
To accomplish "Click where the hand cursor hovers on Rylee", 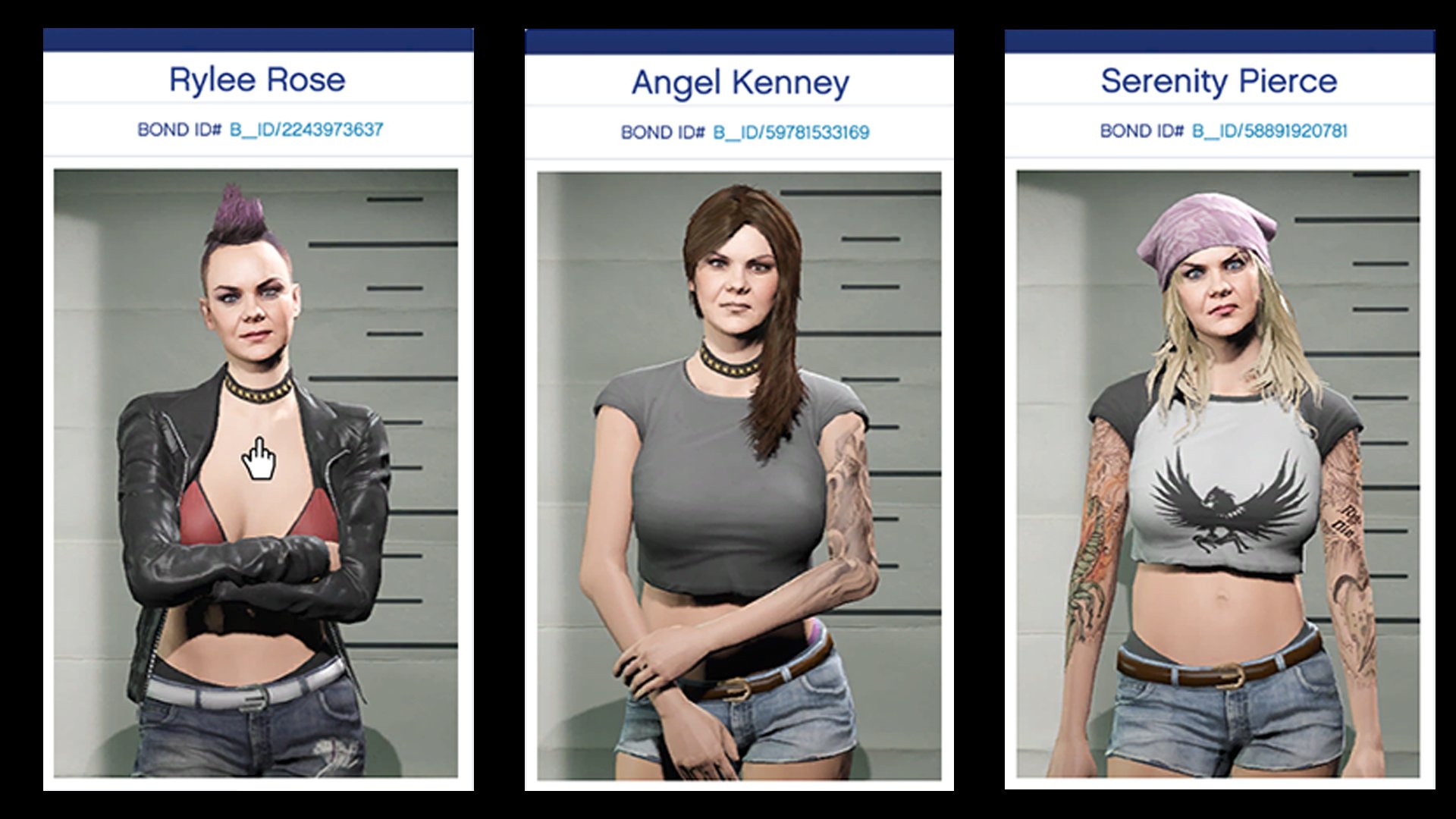I will (x=258, y=456).
